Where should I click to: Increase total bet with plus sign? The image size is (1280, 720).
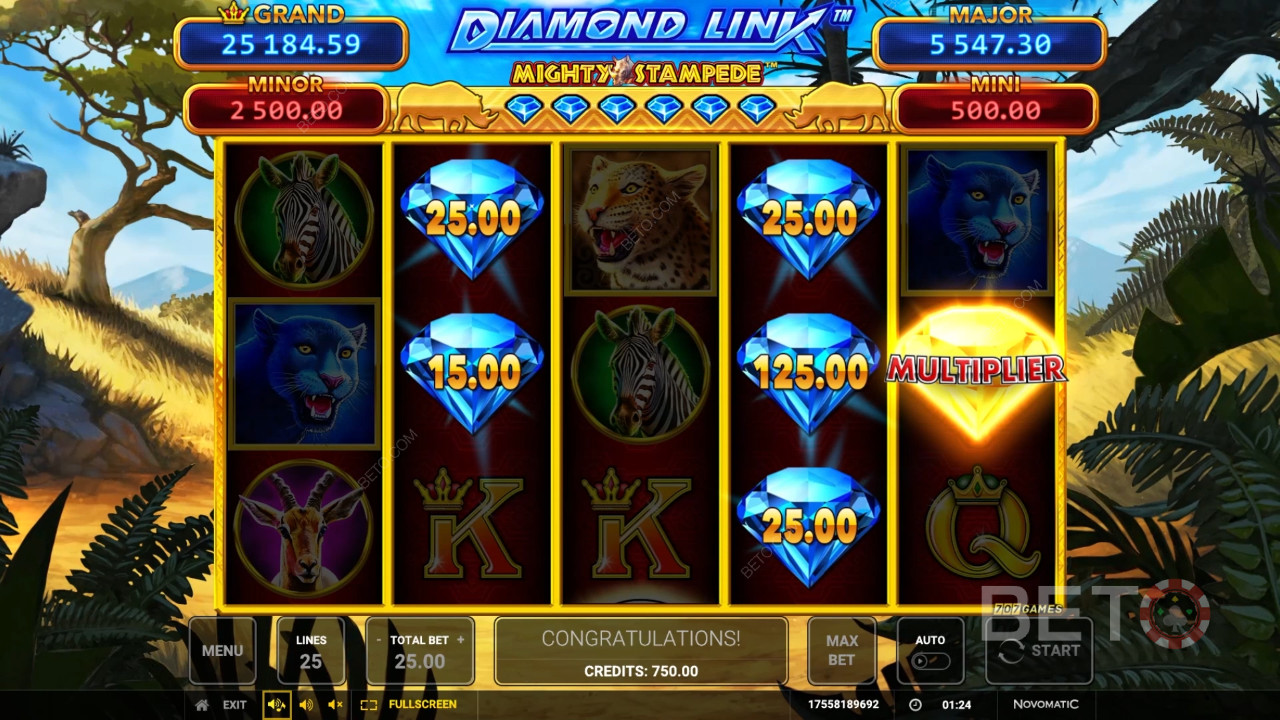[461, 640]
